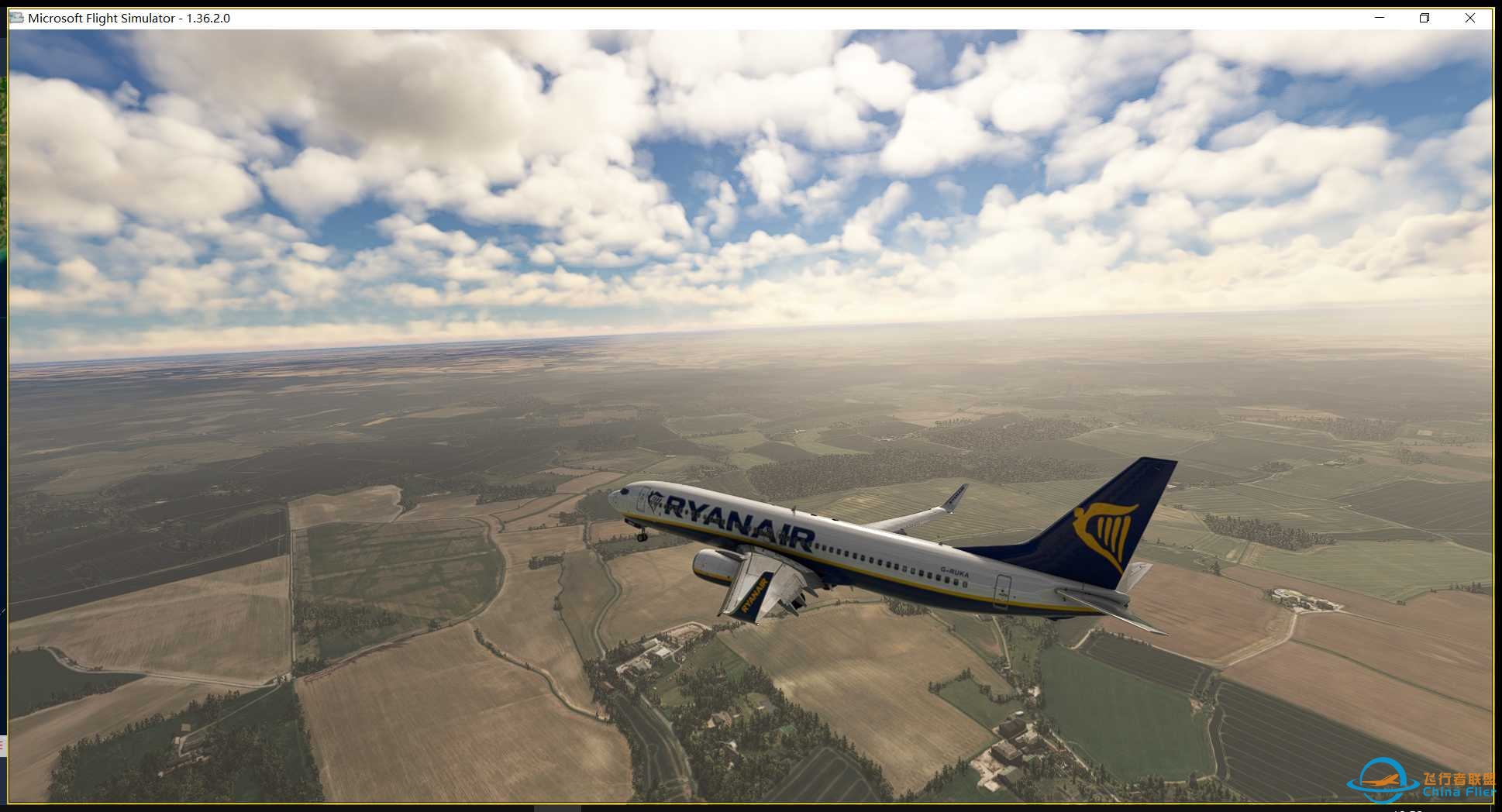Click the title text Microsoft Flight Simulator - 1.36.2.0
The width and height of the screenshot is (1502, 812).
click(128, 17)
